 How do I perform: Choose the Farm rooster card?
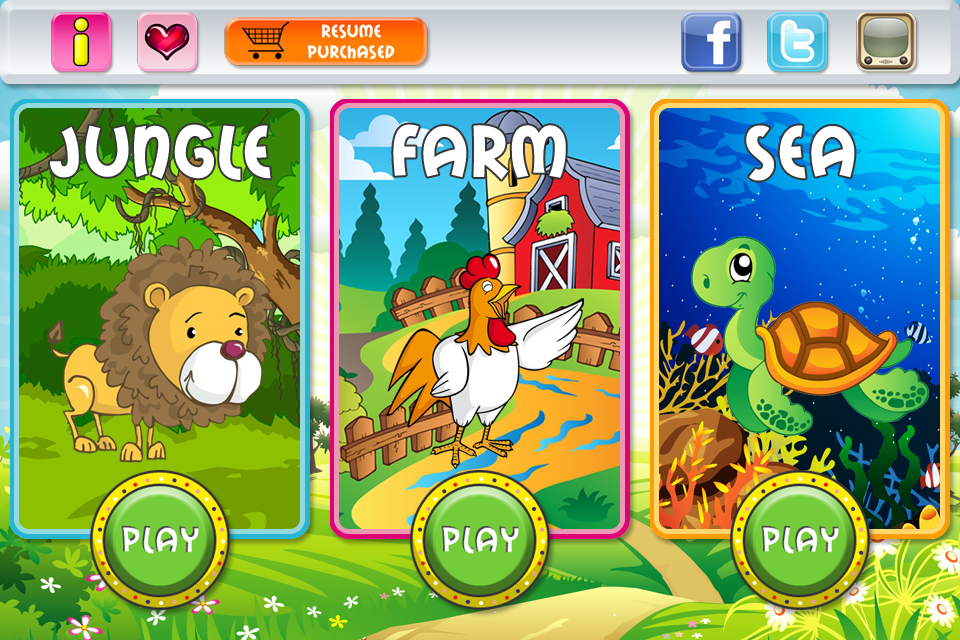tap(480, 300)
